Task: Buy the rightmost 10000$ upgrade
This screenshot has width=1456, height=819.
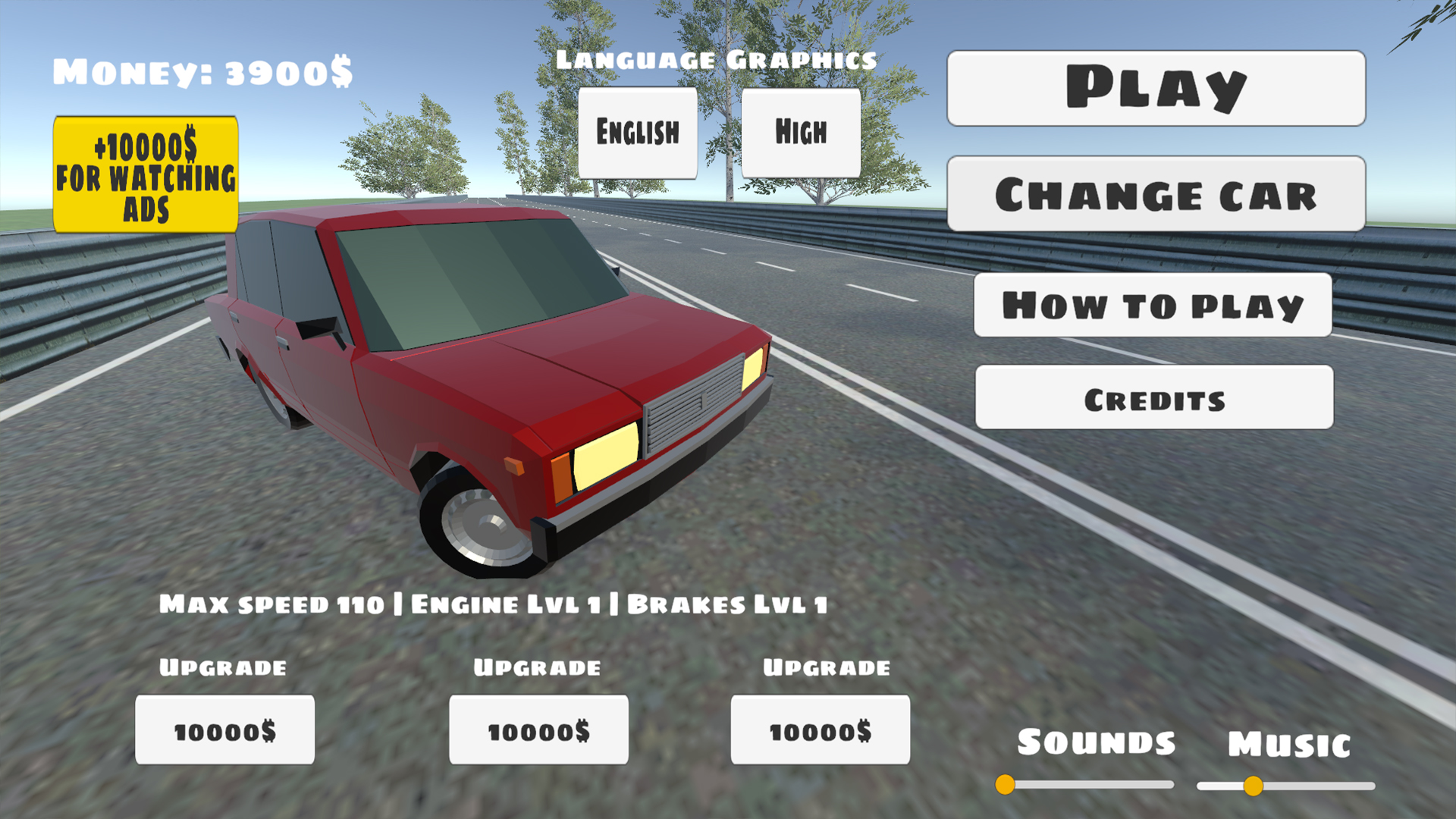Action: click(820, 731)
